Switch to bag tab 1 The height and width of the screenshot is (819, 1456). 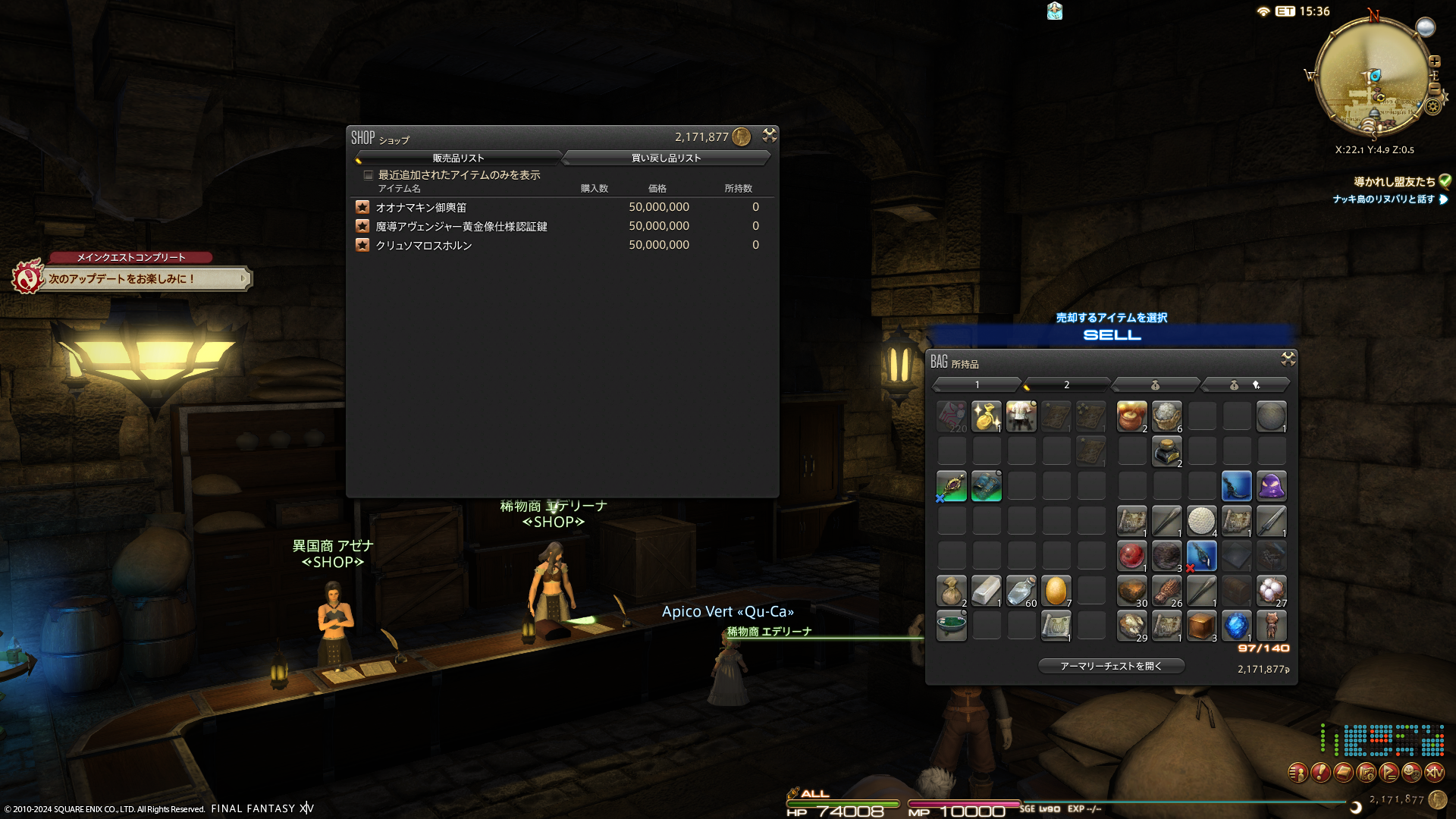(x=977, y=384)
